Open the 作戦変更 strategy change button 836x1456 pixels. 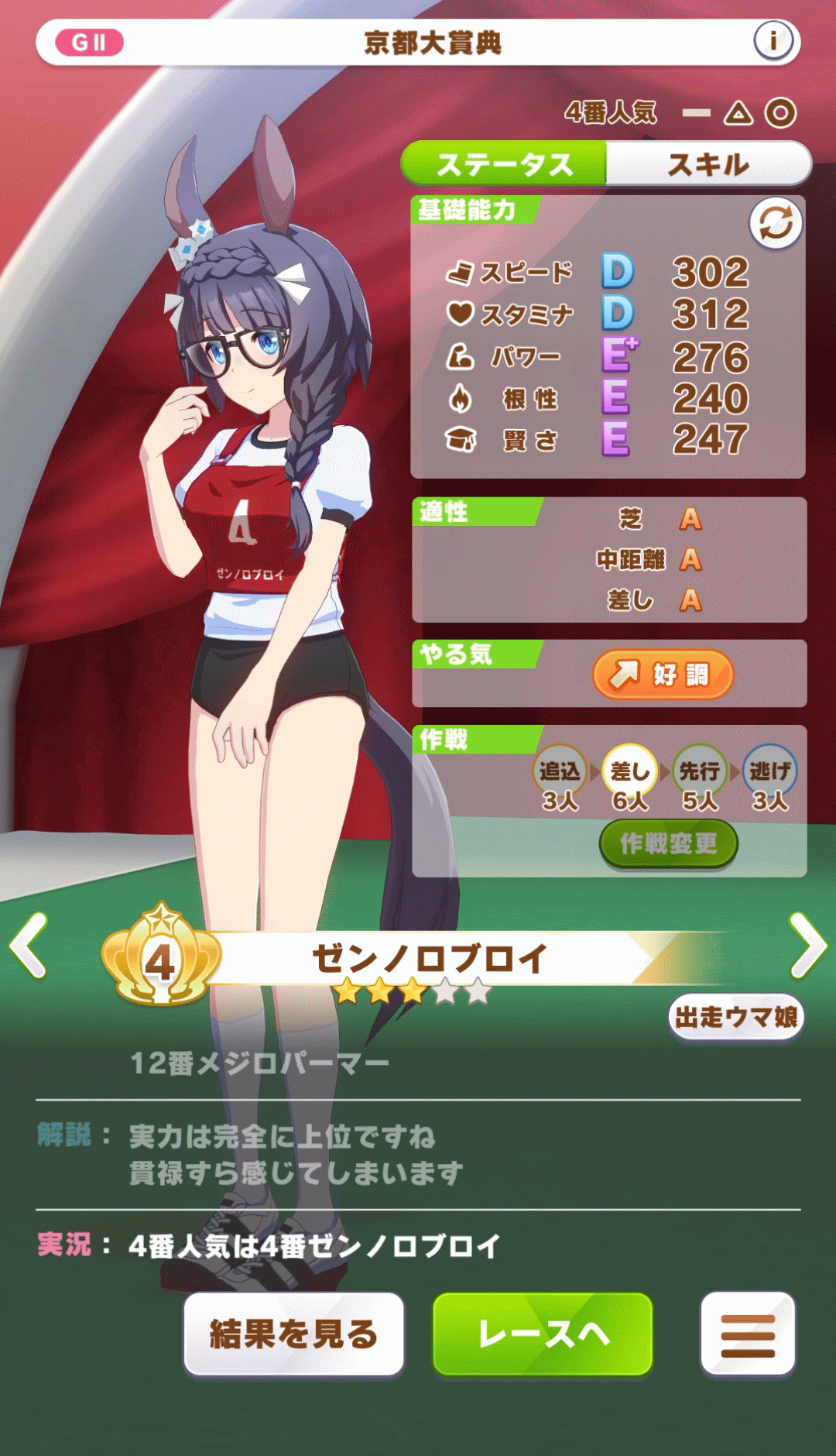668,843
